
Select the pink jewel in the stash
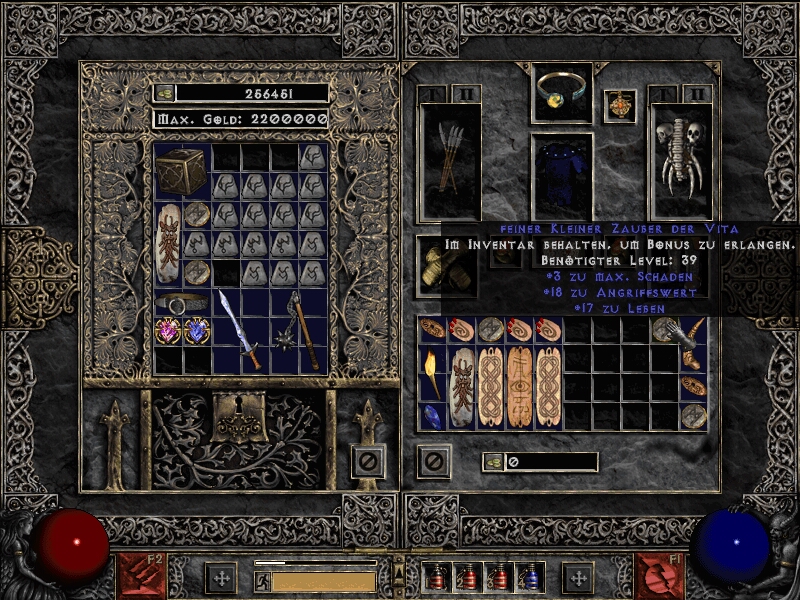pos(168,330)
